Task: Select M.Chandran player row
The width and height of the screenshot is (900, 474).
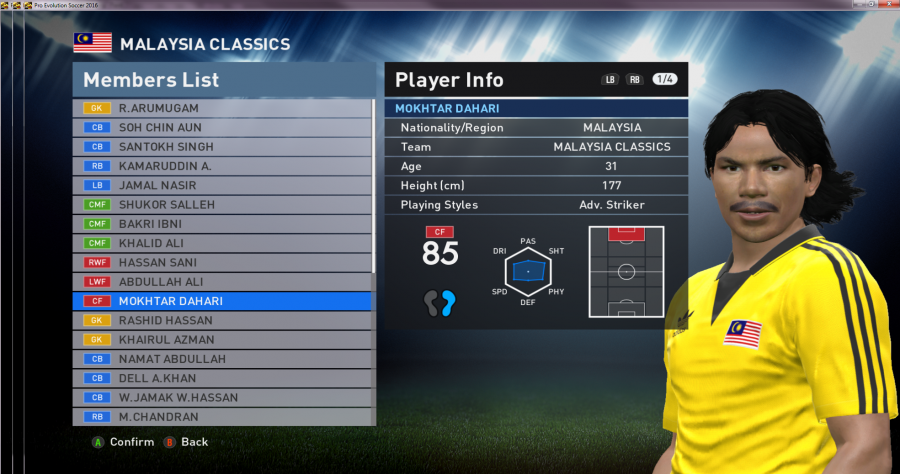Action: pyautogui.click(x=222, y=417)
